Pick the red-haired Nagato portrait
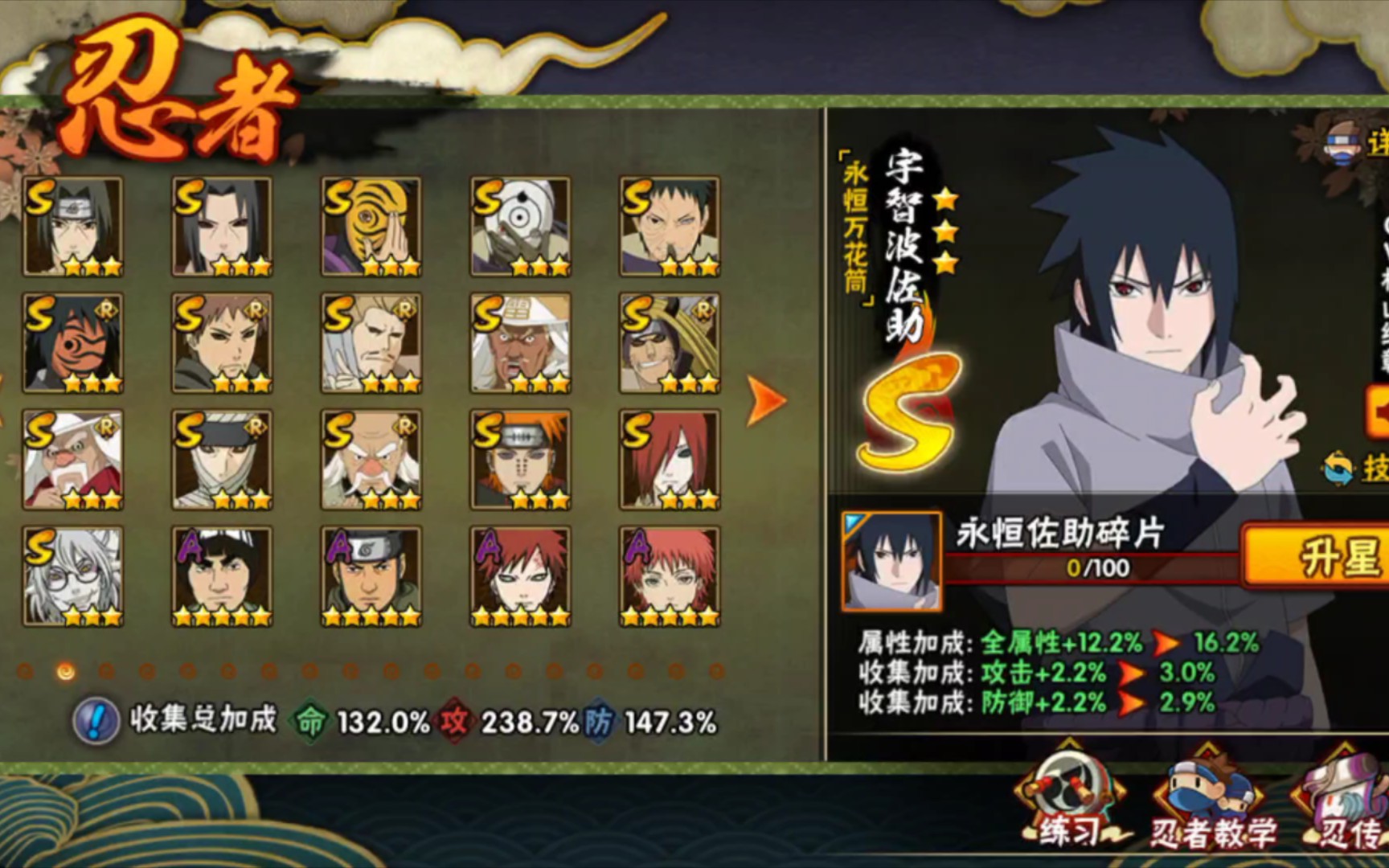The width and height of the screenshot is (1389, 868). pyautogui.click(x=669, y=459)
